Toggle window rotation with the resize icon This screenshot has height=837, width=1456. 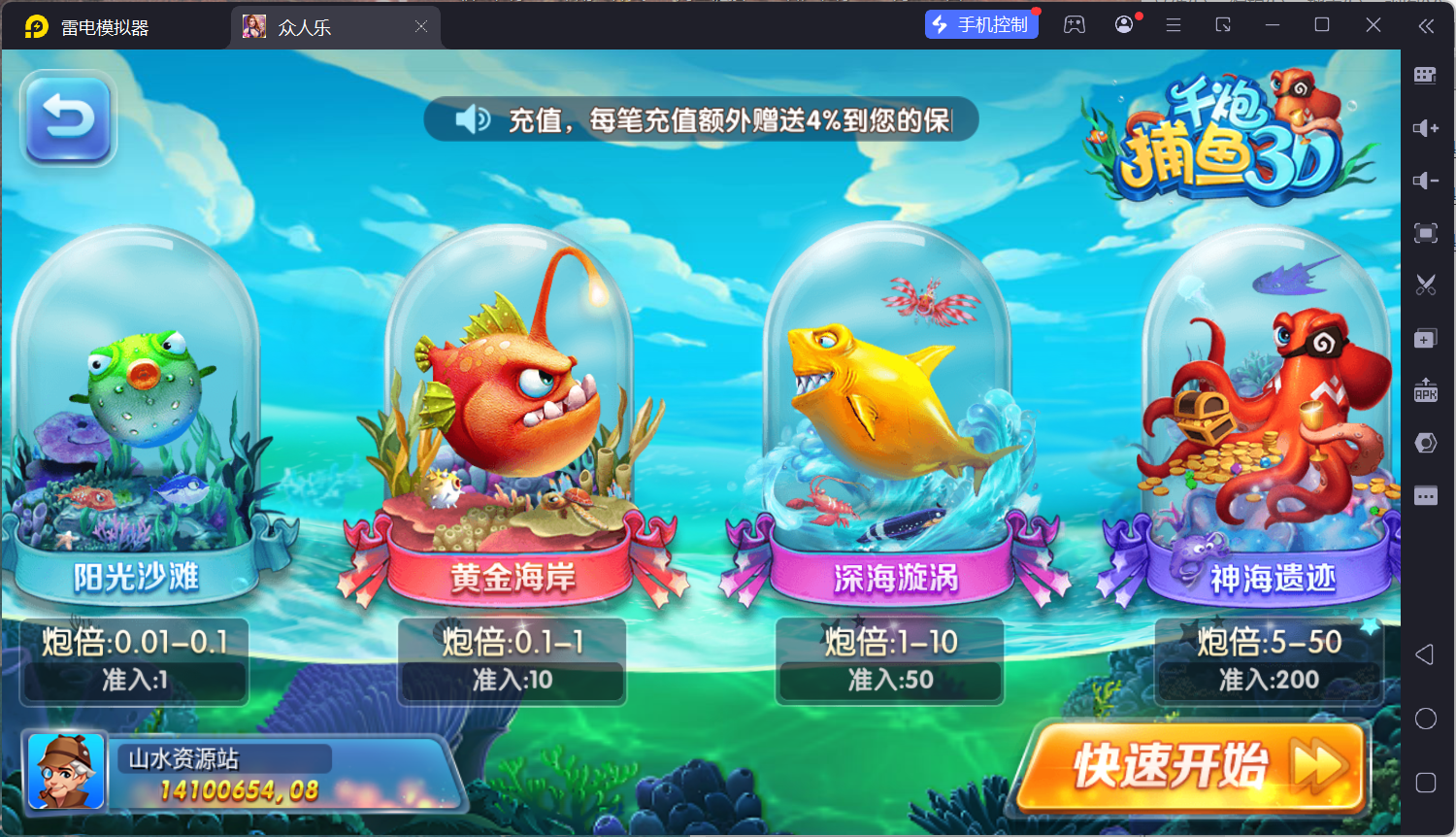(1222, 25)
